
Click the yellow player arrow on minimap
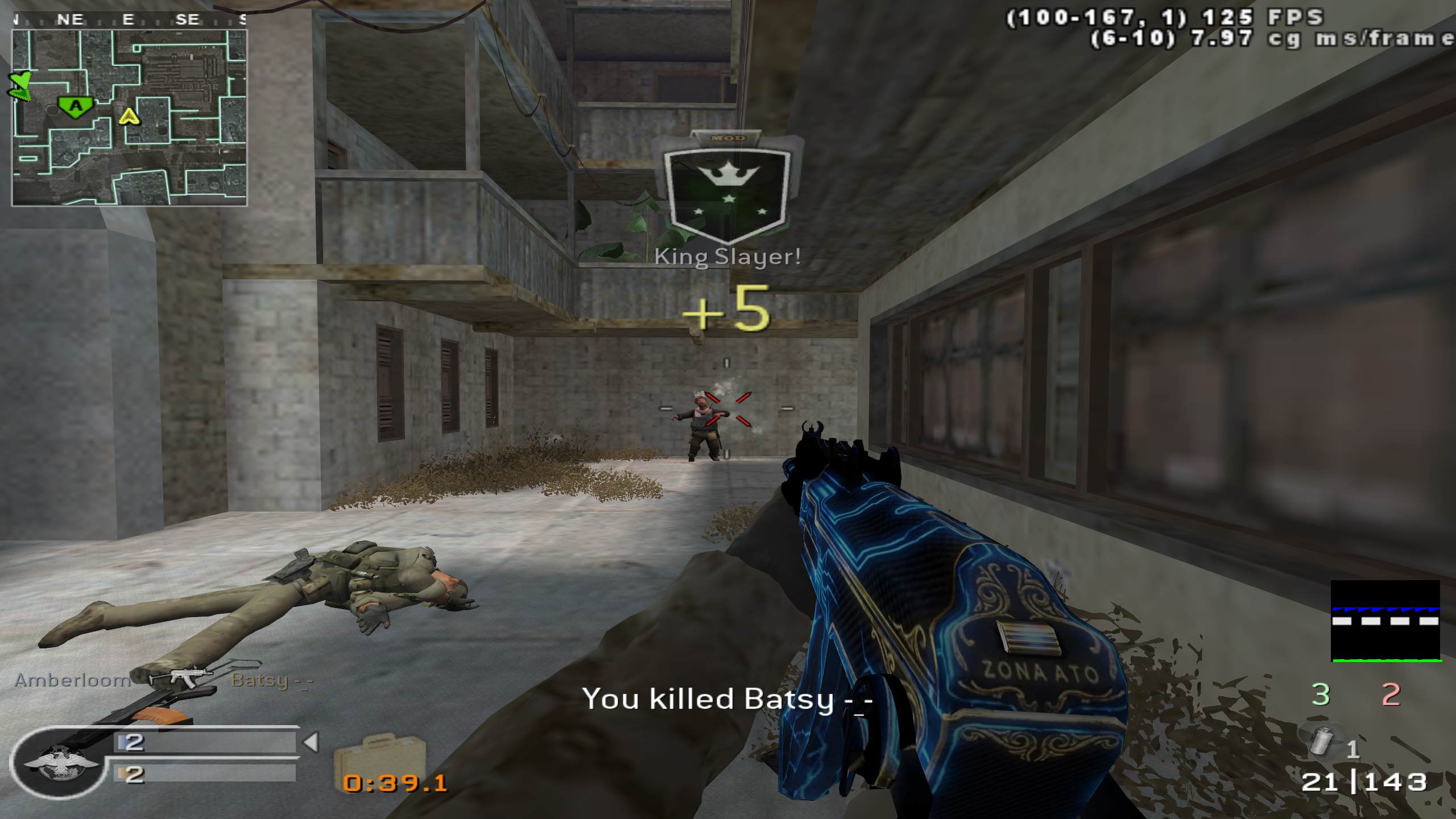[130, 117]
